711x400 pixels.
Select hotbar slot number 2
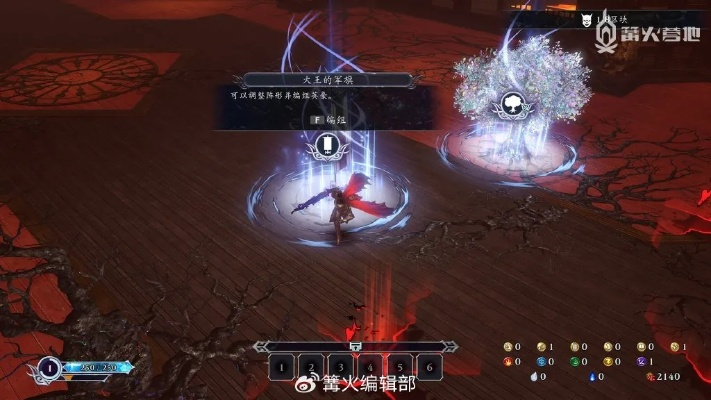pos(311,367)
